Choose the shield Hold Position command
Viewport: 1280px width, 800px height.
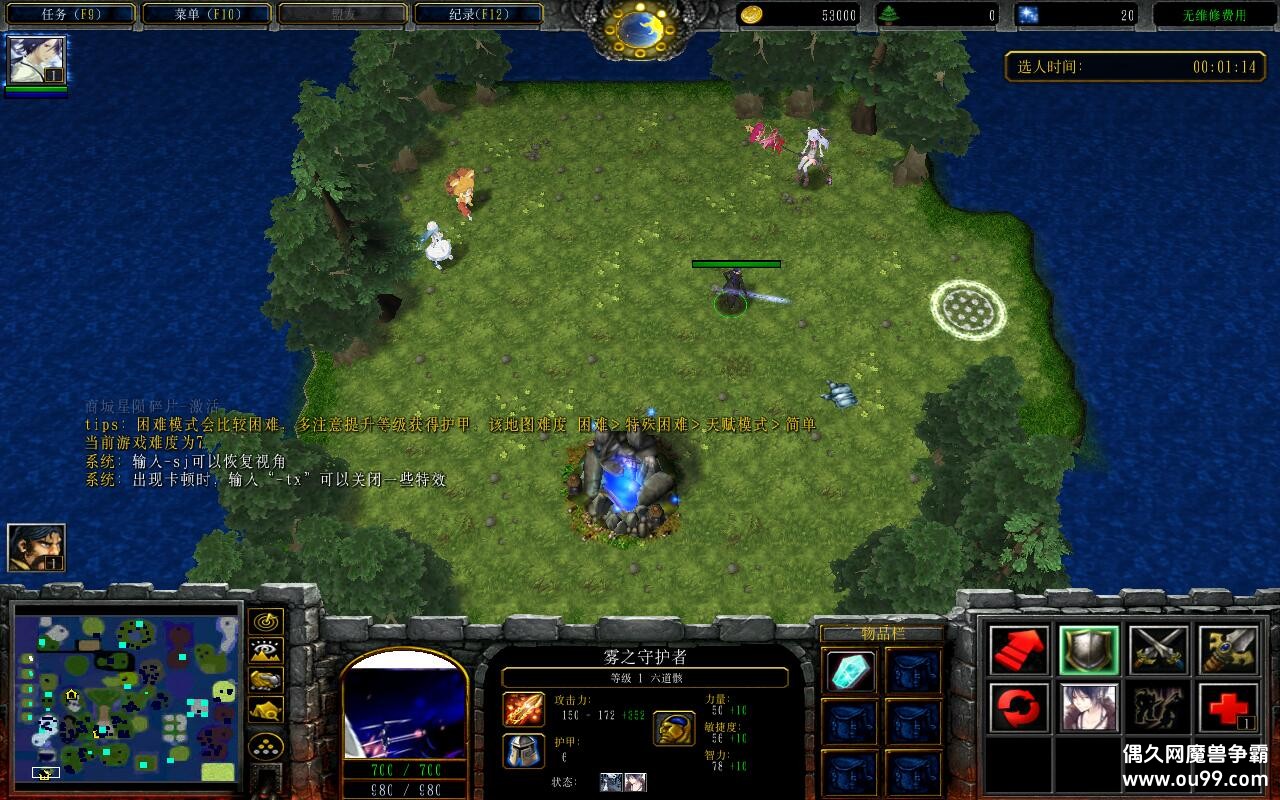(1089, 650)
